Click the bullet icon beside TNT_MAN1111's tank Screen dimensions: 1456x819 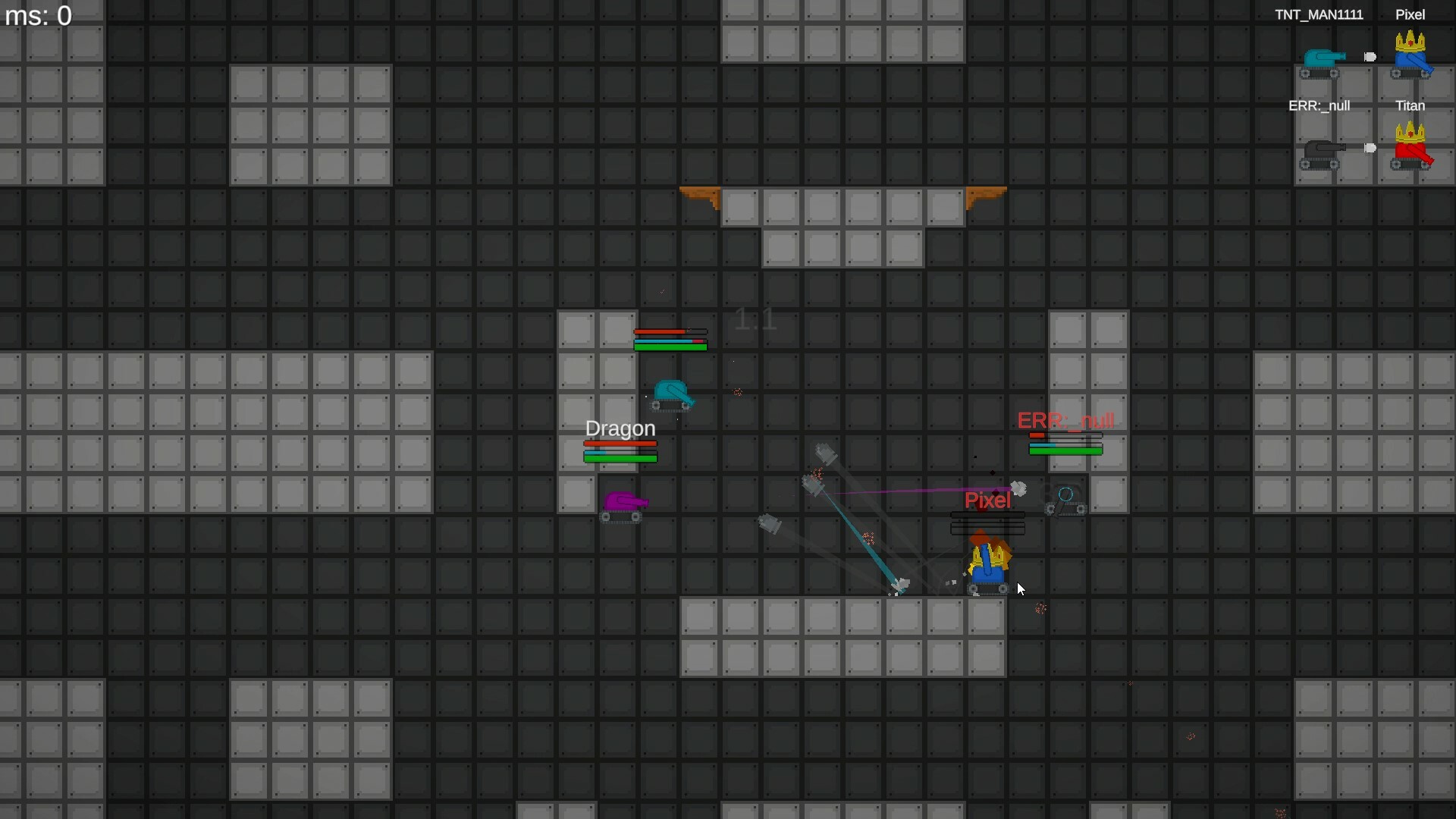tap(1369, 56)
